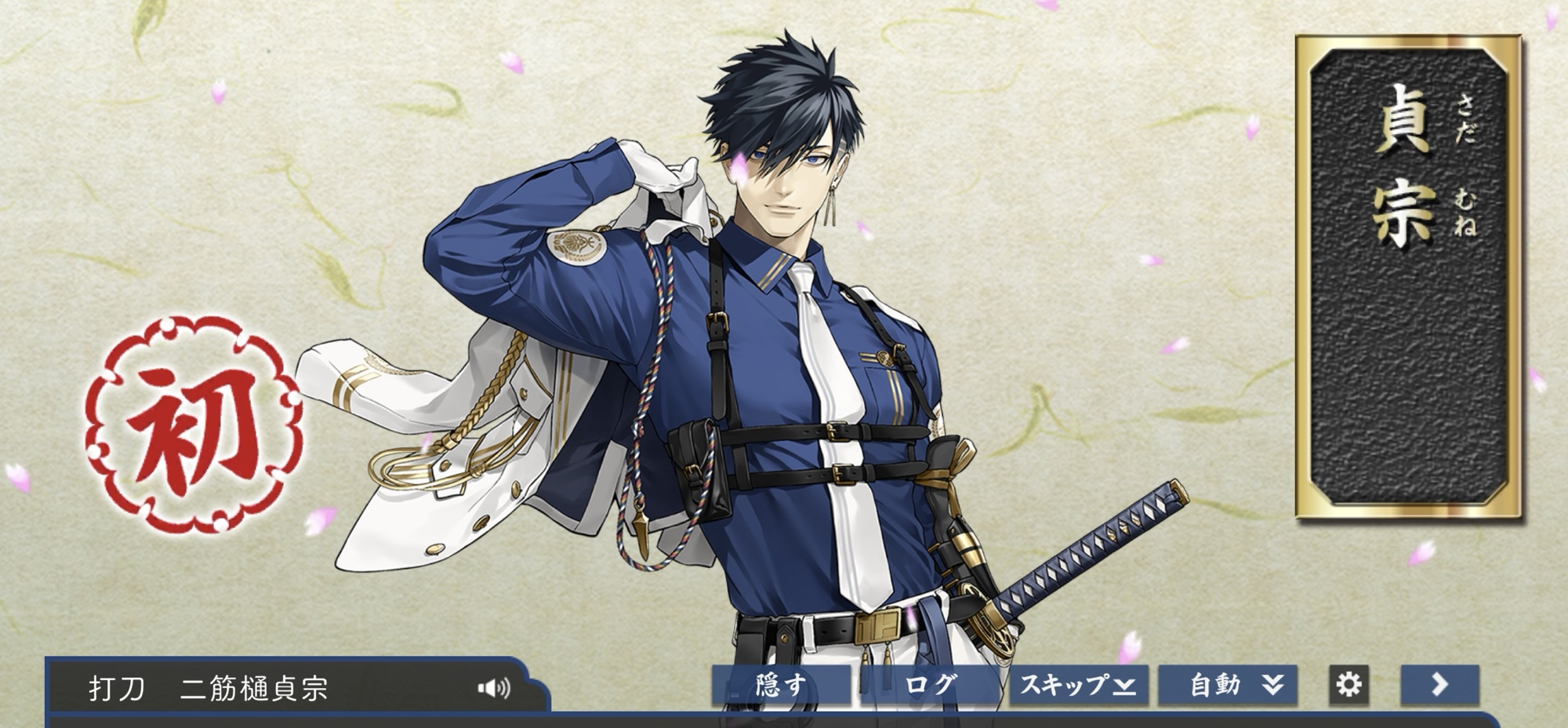
Task: Open settings via the gear icon
Action: pyautogui.click(x=1348, y=685)
